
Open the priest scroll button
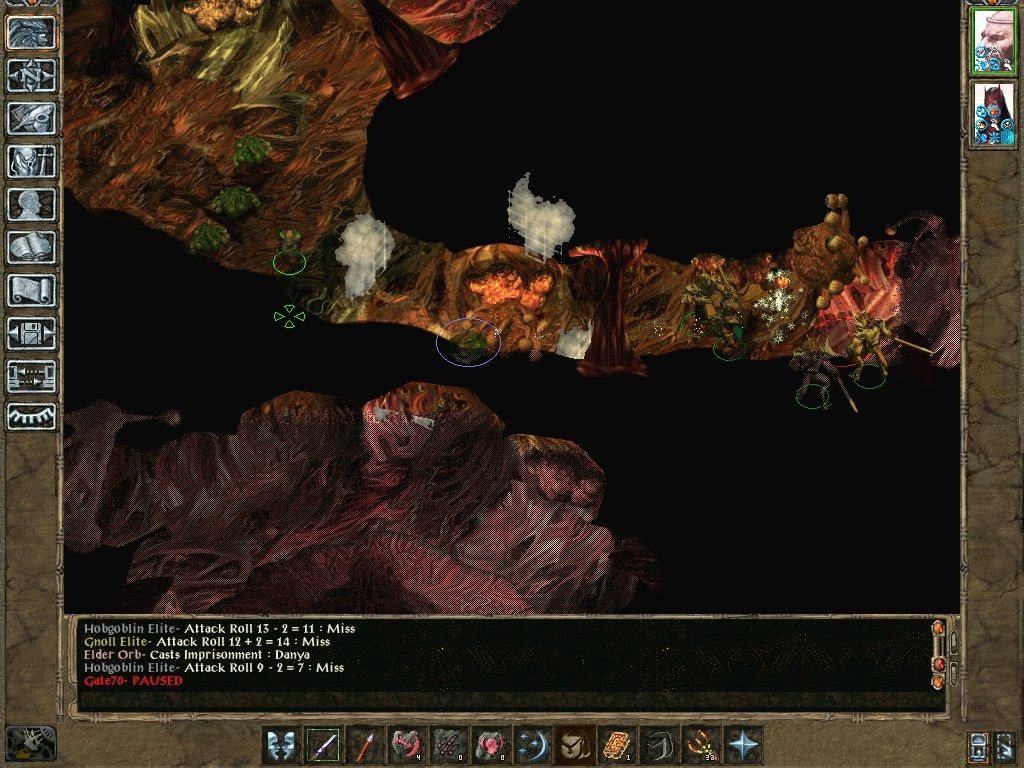32,290
